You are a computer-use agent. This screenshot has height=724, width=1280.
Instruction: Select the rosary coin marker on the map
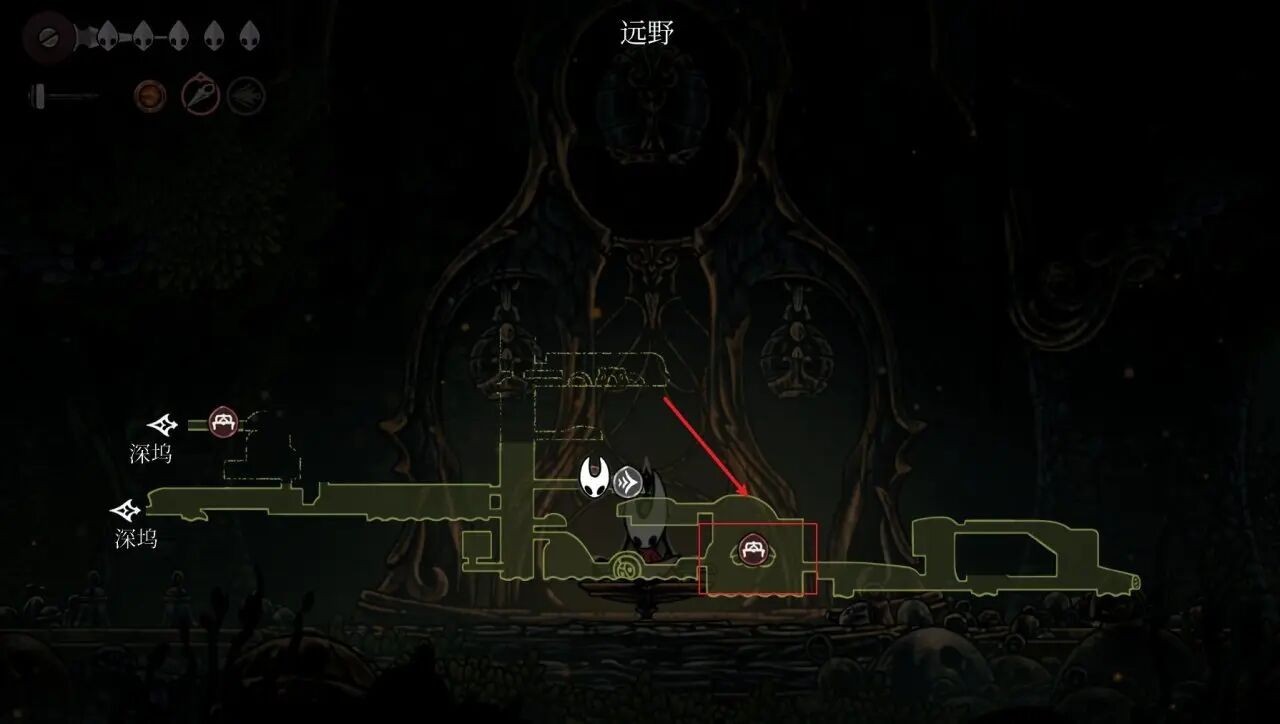pyautogui.click(x=628, y=566)
